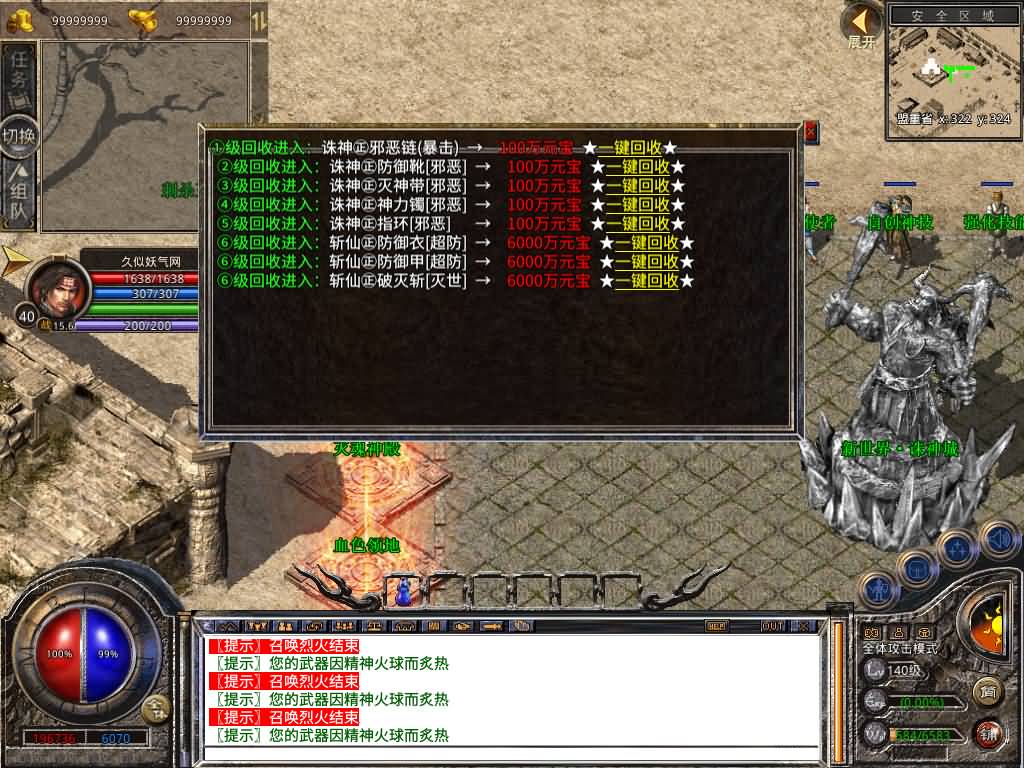Viewport: 1024px width, 768px height.
Task: Click the round 简 button
Action: tap(988, 691)
